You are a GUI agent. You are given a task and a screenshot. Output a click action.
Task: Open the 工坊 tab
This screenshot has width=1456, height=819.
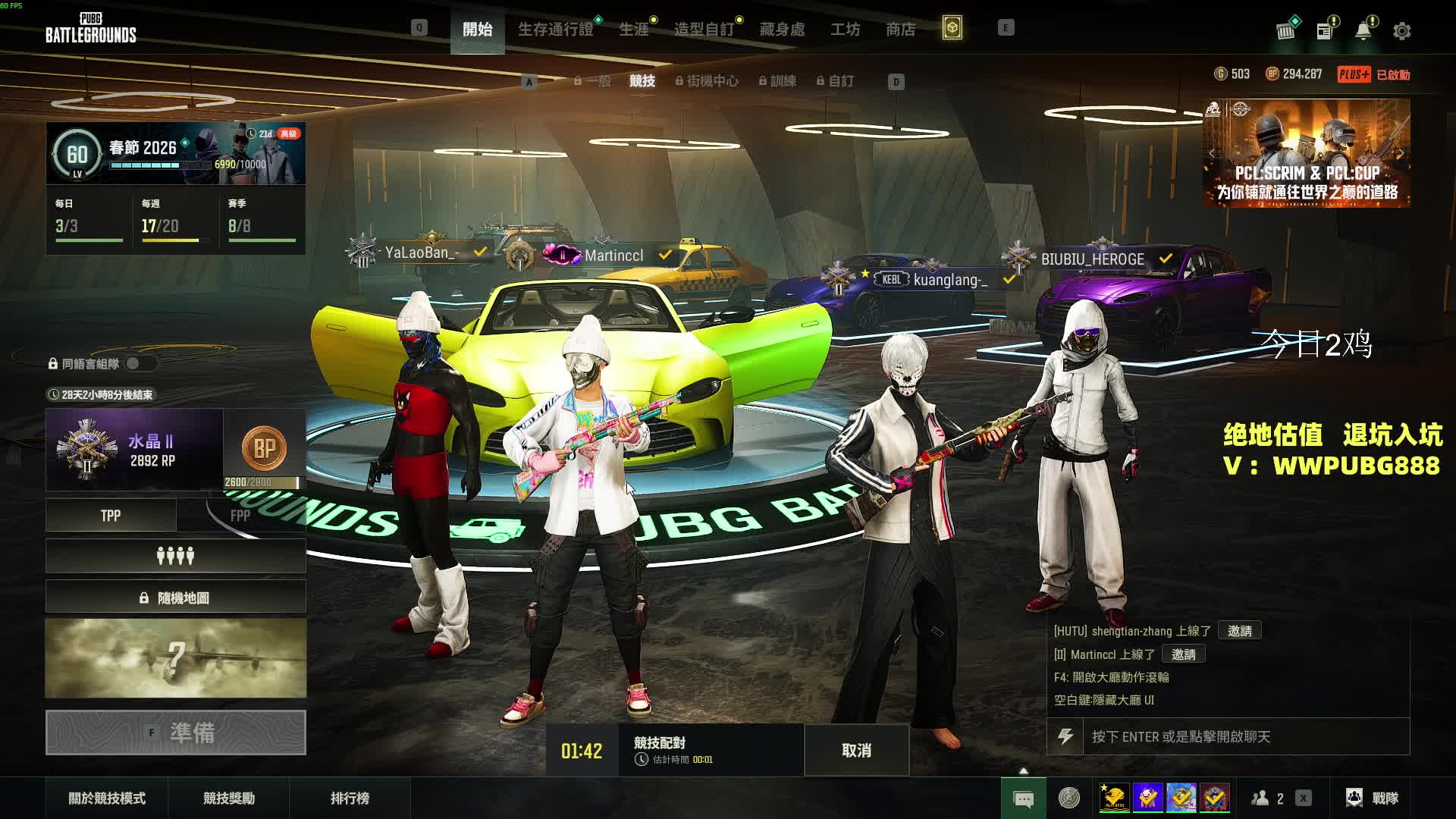coord(845,30)
